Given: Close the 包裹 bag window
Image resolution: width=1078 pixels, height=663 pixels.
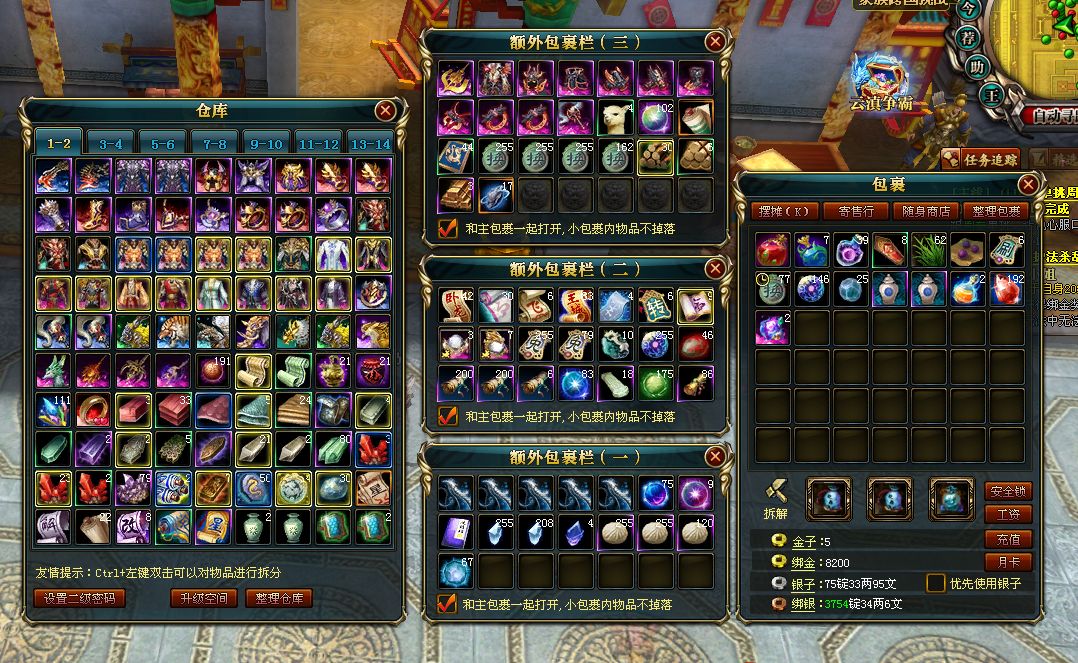Looking at the screenshot, I should click(x=1028, y=184).
